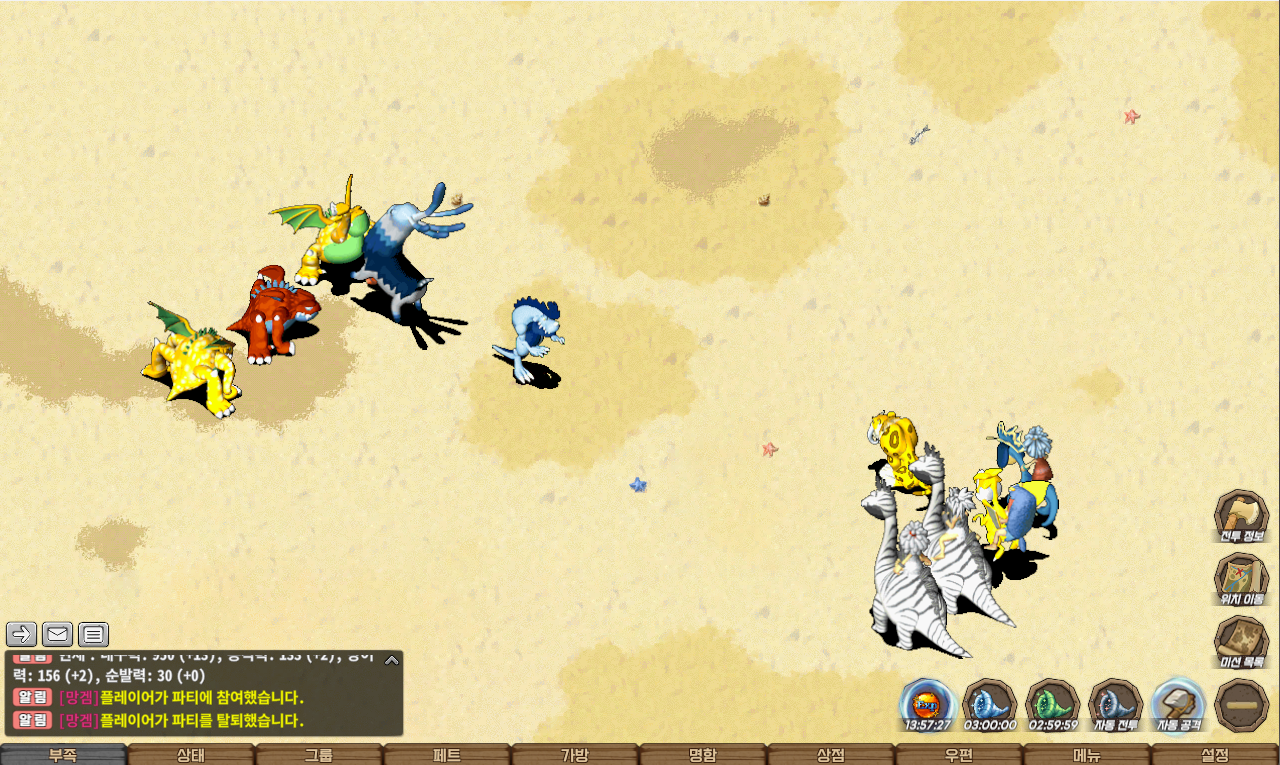The image size is (1280, 765).
Task: Select the Exp boost orb icon
Action: 927,704
